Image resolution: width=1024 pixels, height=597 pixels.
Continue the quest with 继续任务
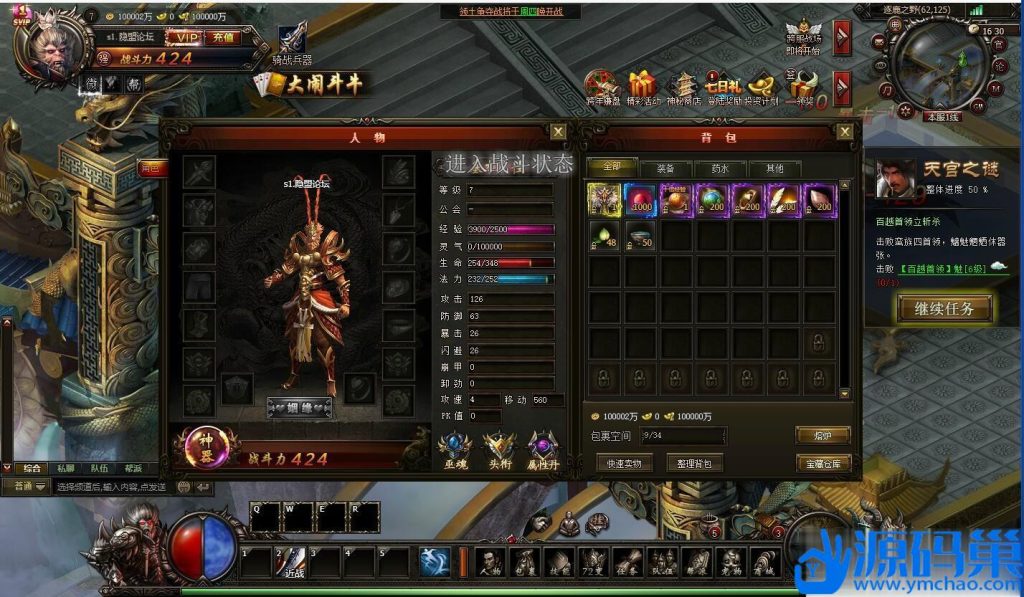(x=944, y=308)
